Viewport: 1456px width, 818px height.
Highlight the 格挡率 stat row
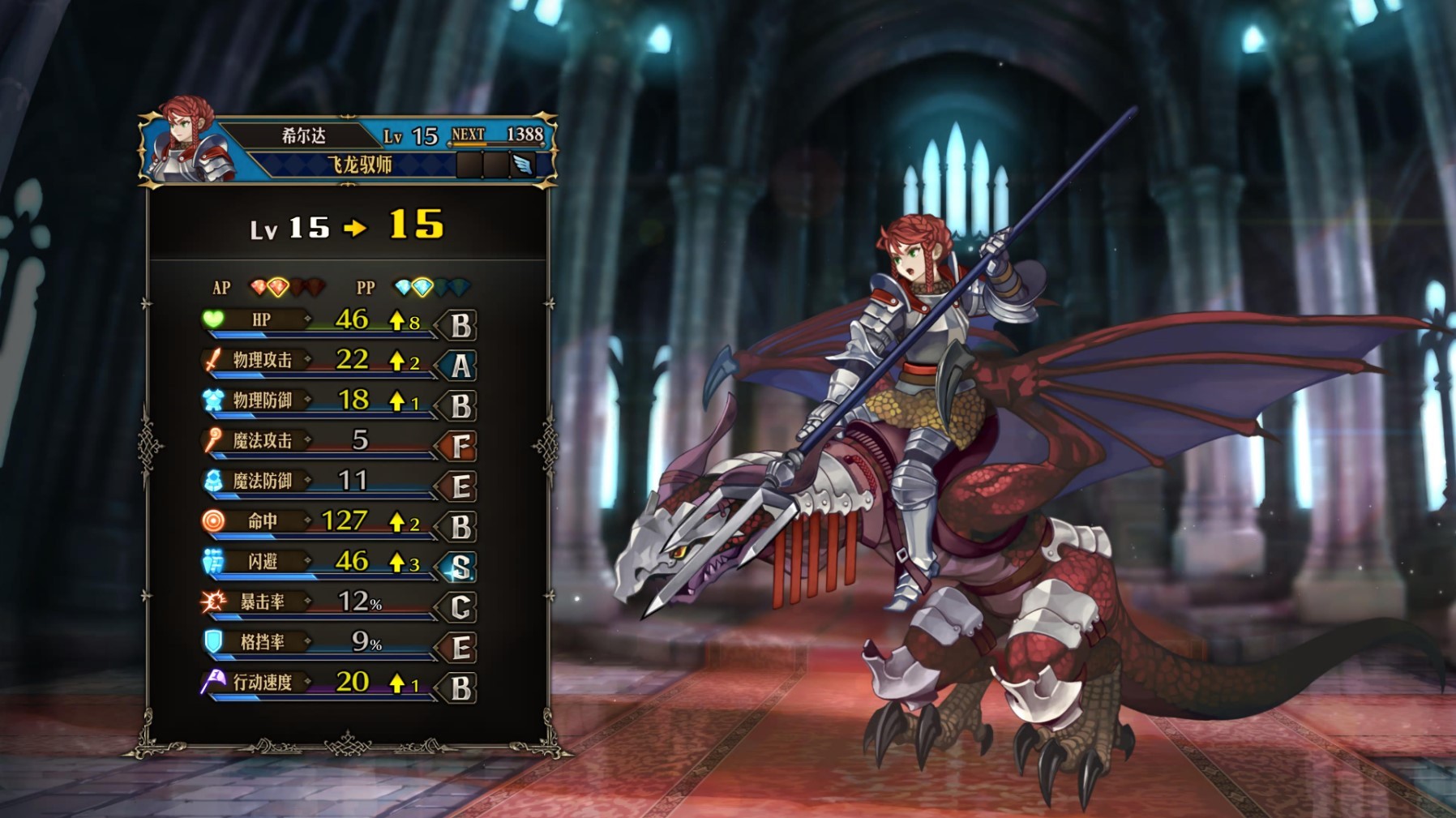pyautogui.click(x=337, y=643)
